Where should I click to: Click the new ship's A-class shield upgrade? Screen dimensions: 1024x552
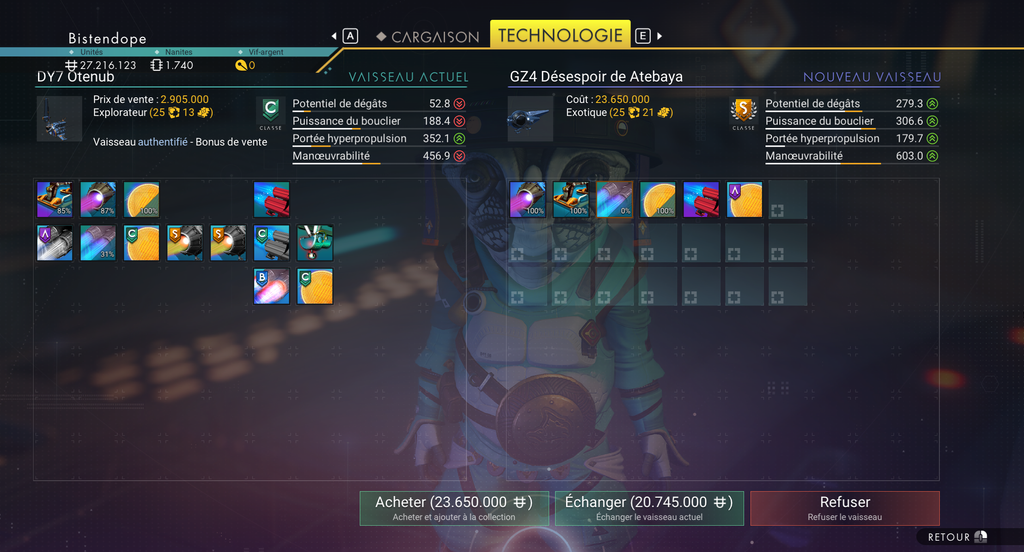point(744,199)
